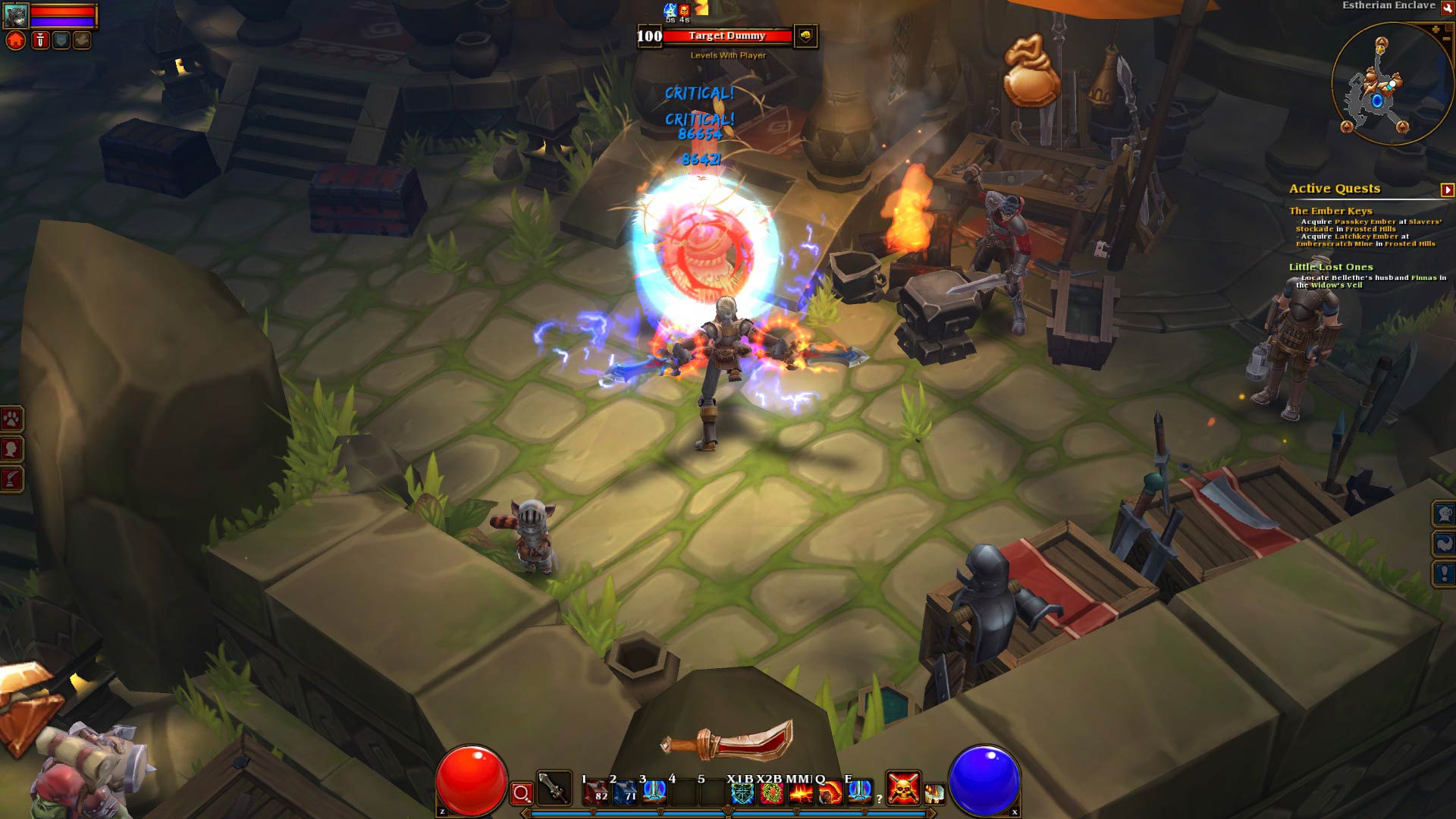
Task: Zoom in the minimap with plus
Action: pos(1436,30)
